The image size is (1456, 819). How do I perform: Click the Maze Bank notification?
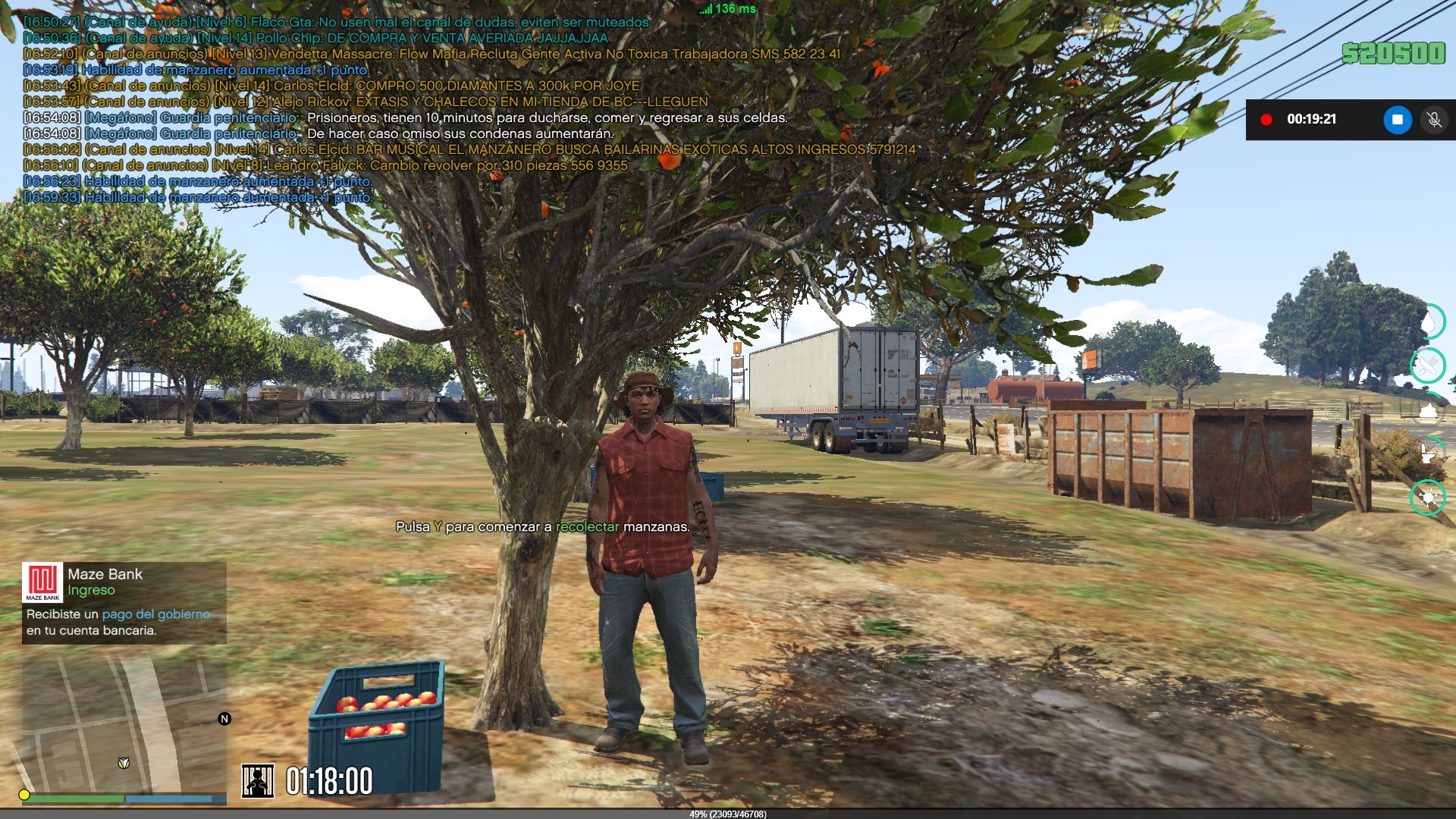coord(124,603)
